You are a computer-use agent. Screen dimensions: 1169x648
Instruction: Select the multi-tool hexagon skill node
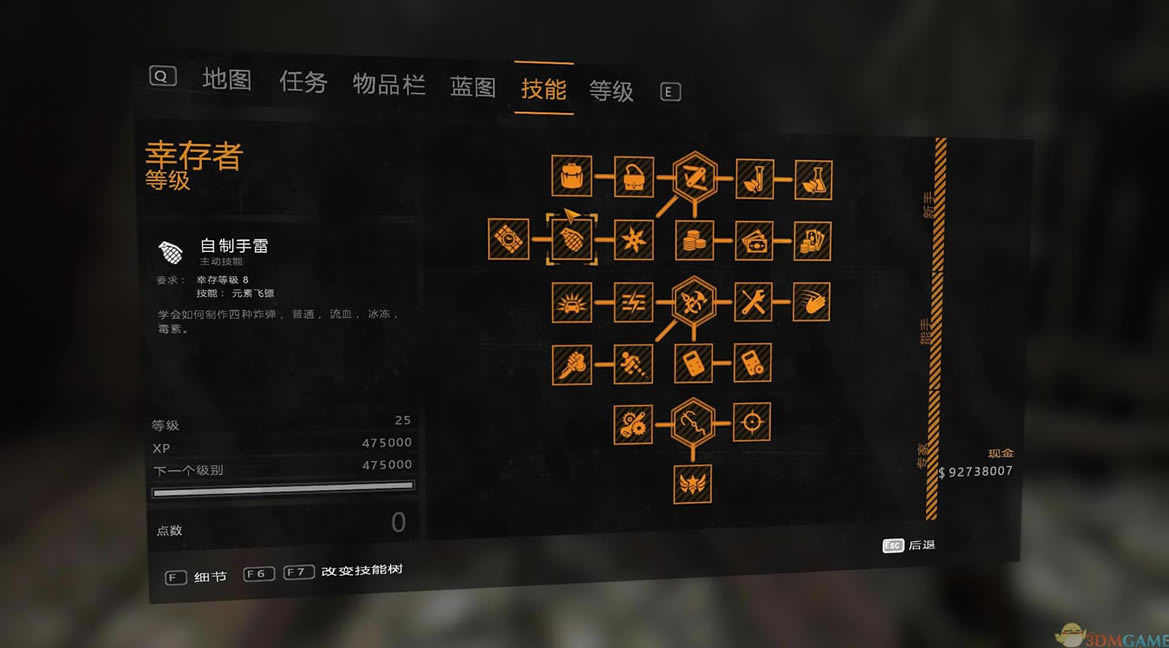click(694, 178)
